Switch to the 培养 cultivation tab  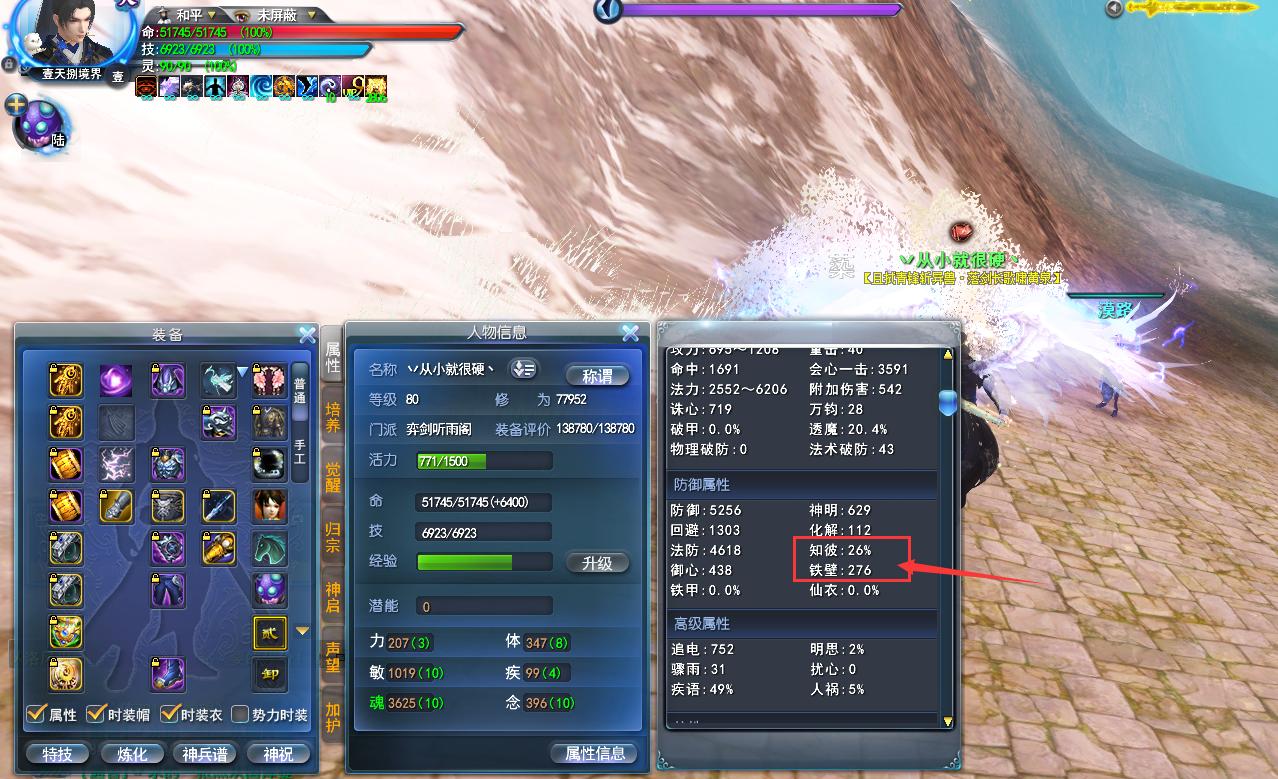pos(333,417)
